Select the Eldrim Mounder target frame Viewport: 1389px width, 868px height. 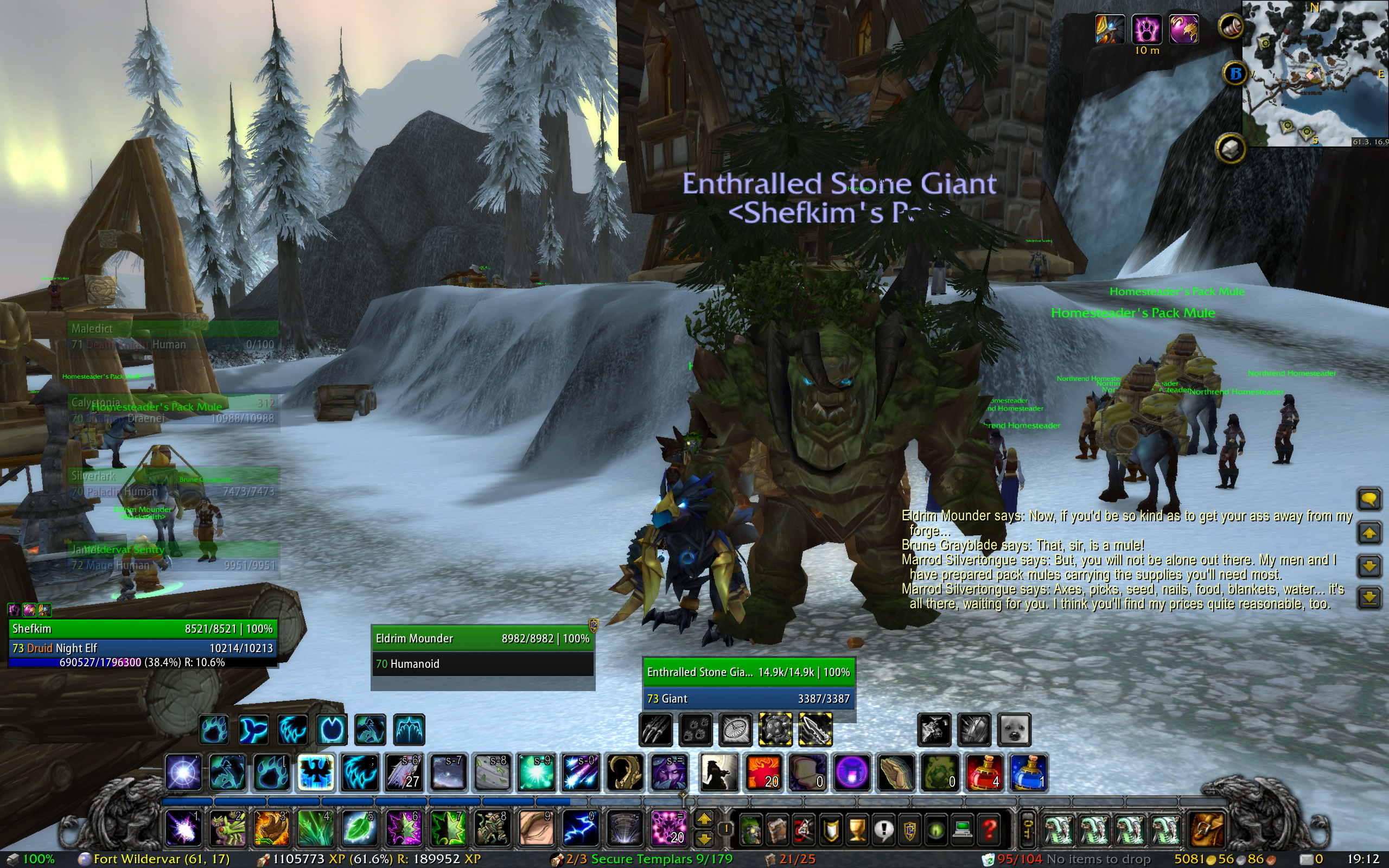click(x=482, y=639)
